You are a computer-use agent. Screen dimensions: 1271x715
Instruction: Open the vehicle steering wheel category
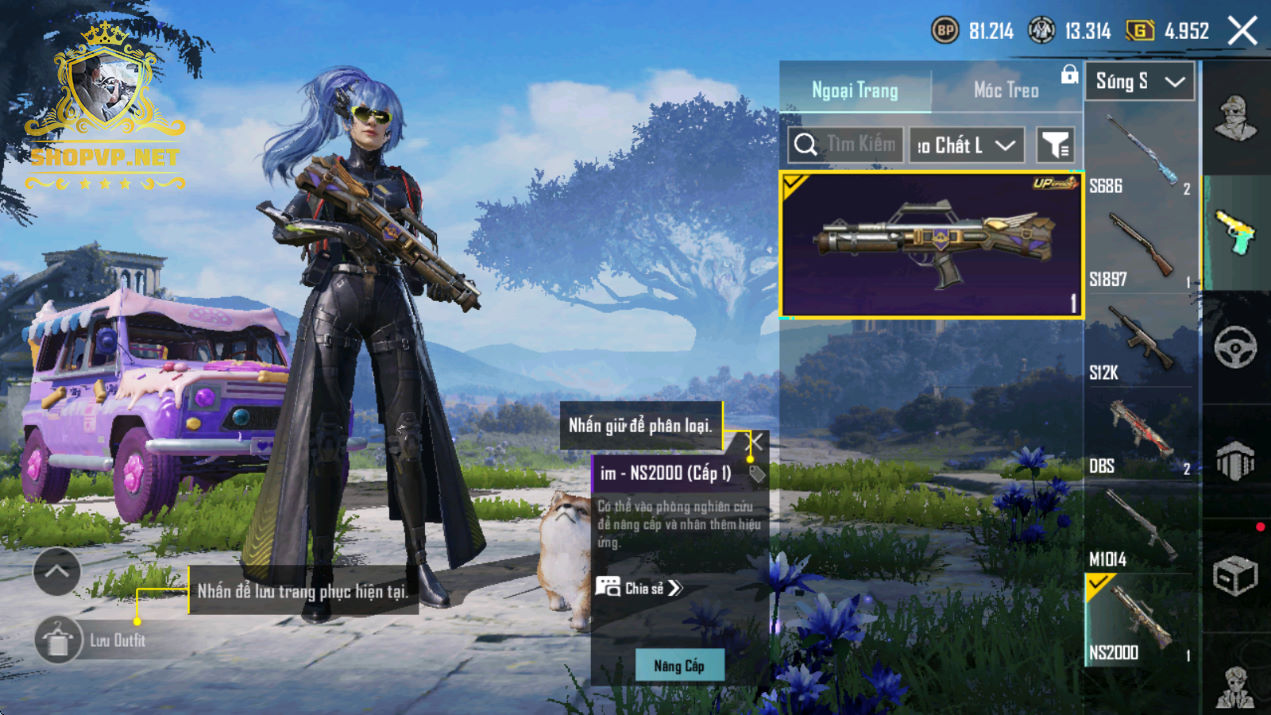1236,347
